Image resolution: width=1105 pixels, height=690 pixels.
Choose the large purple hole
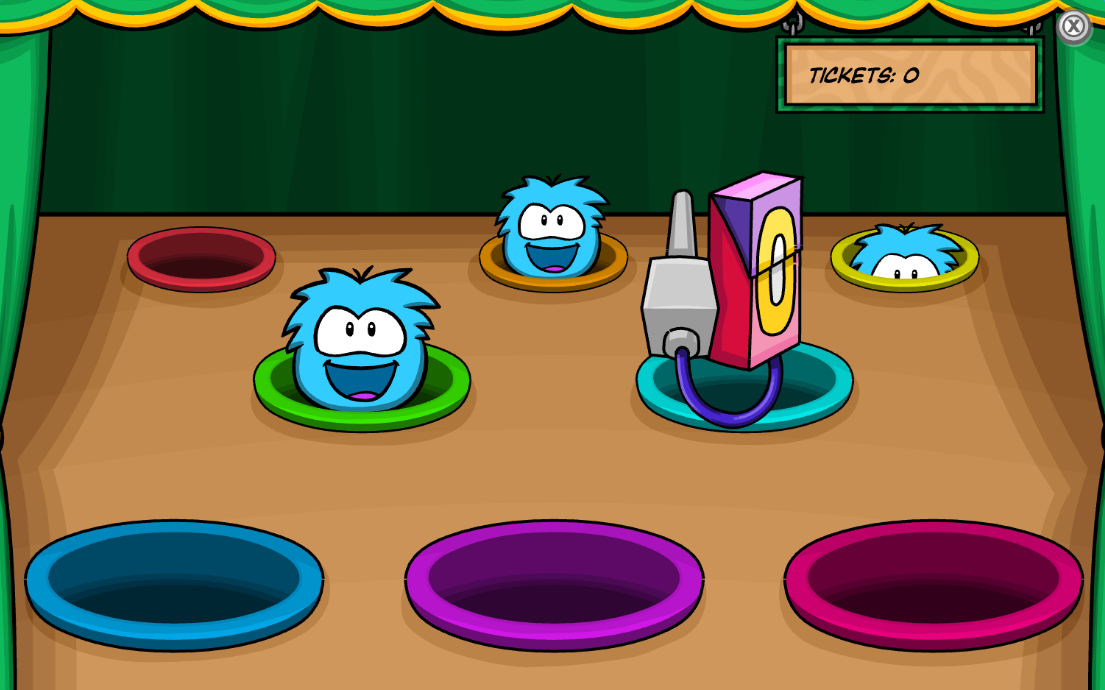554,584
